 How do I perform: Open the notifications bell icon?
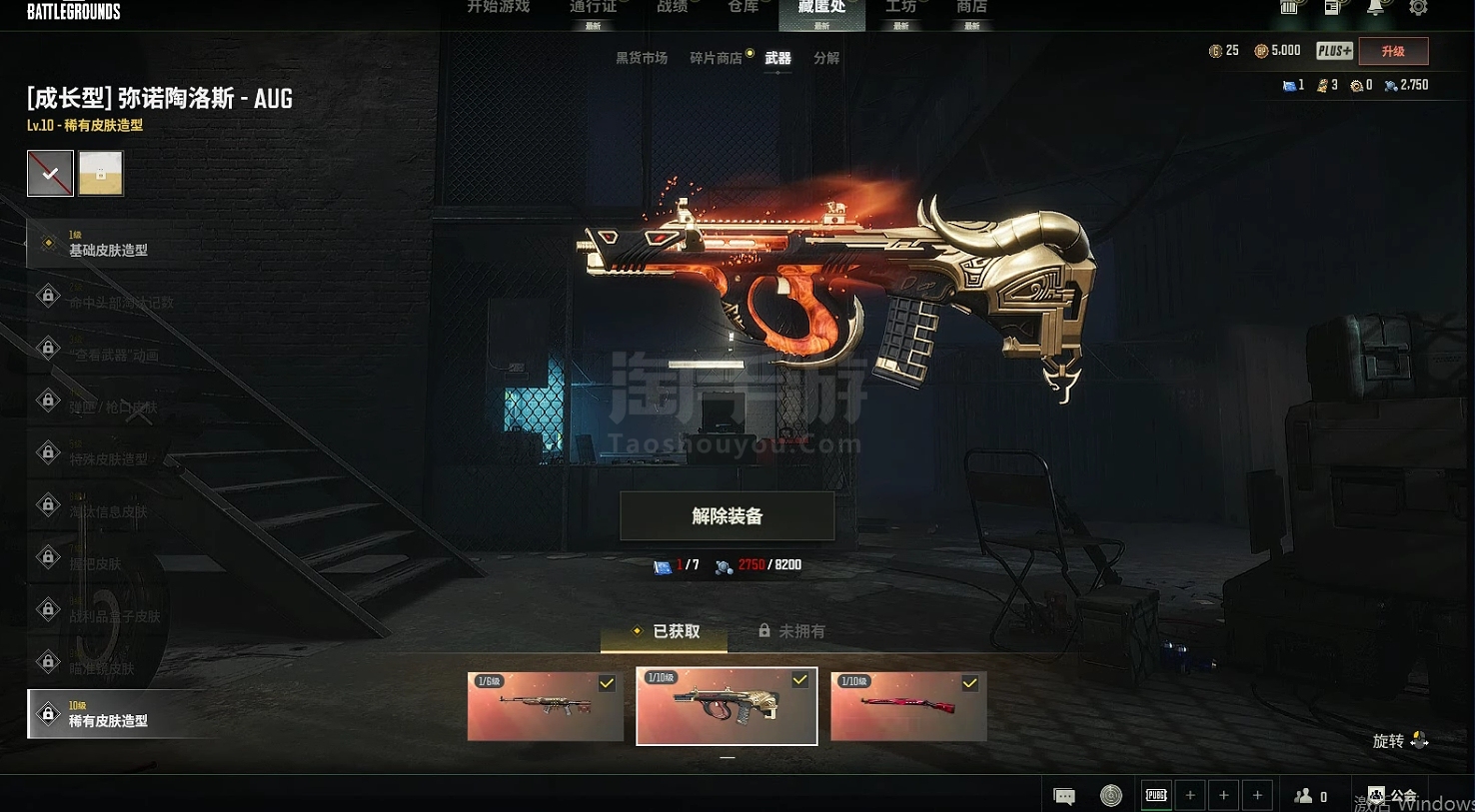pos(1375,8)
